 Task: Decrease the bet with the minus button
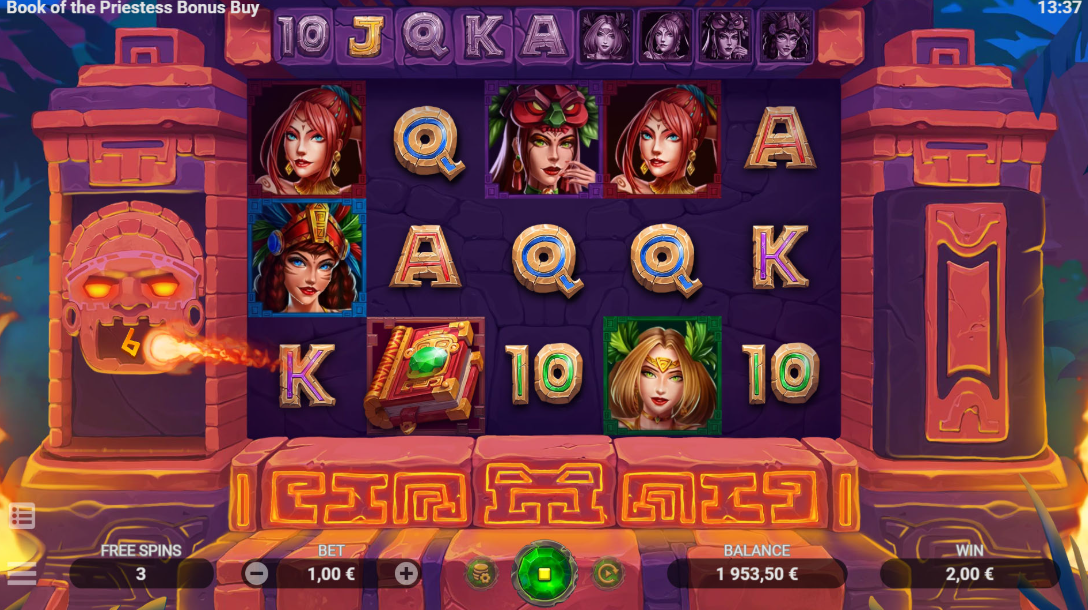pyautogui.click(x=256, y=574)
